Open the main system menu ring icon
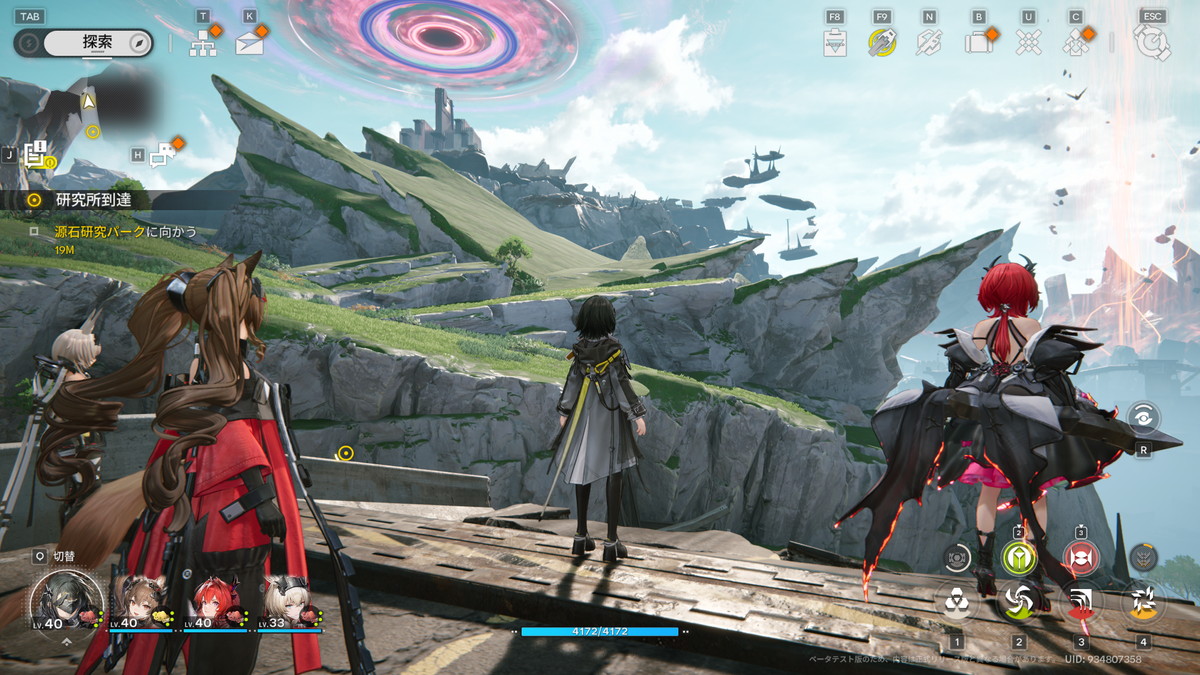The height and width of the screenshot is (675, 1200). pyautogui.click(x=1152, y=42)
